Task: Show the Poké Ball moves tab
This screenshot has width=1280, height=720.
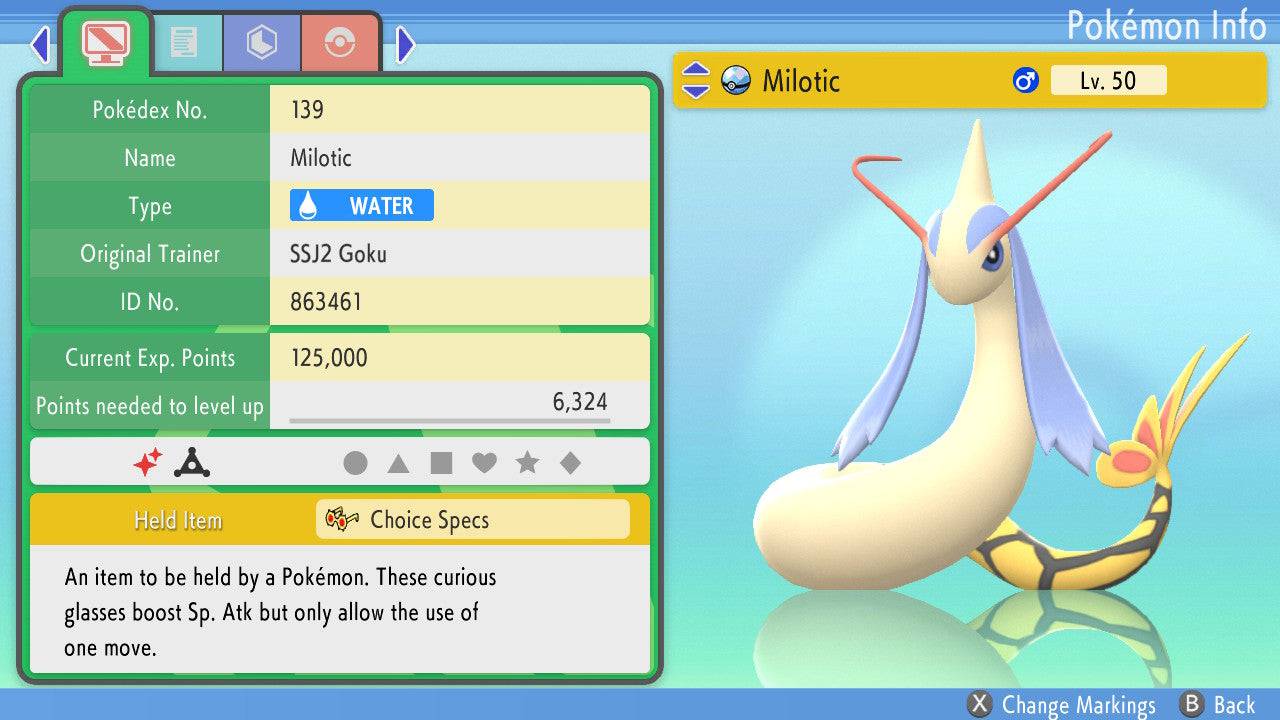Action: [x=340, y=43]
